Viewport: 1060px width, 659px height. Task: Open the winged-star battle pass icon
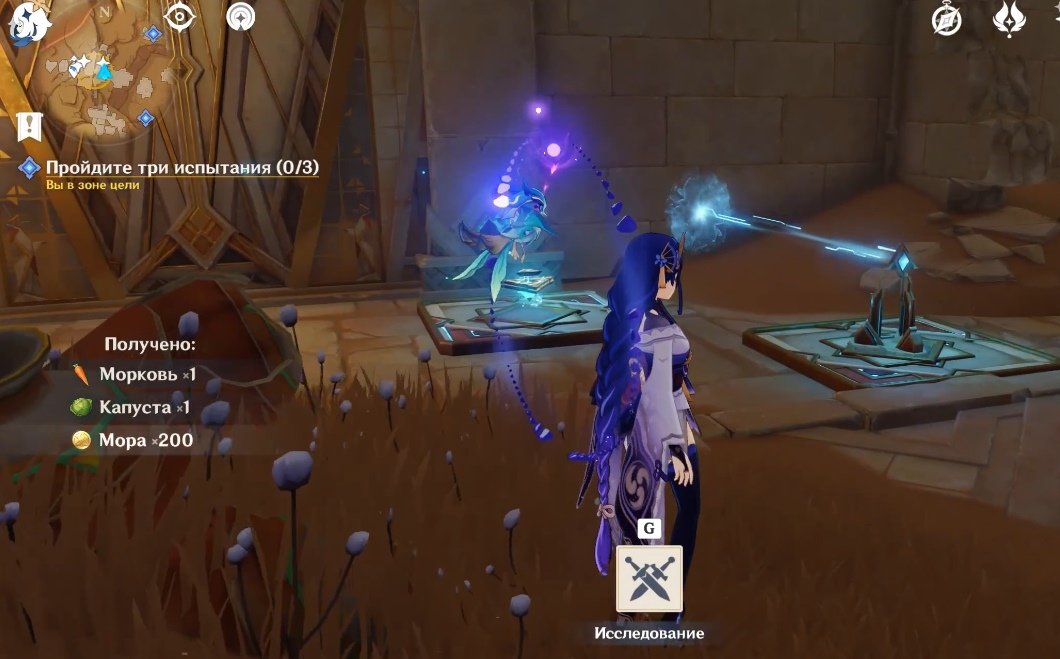click(1008, 19)
